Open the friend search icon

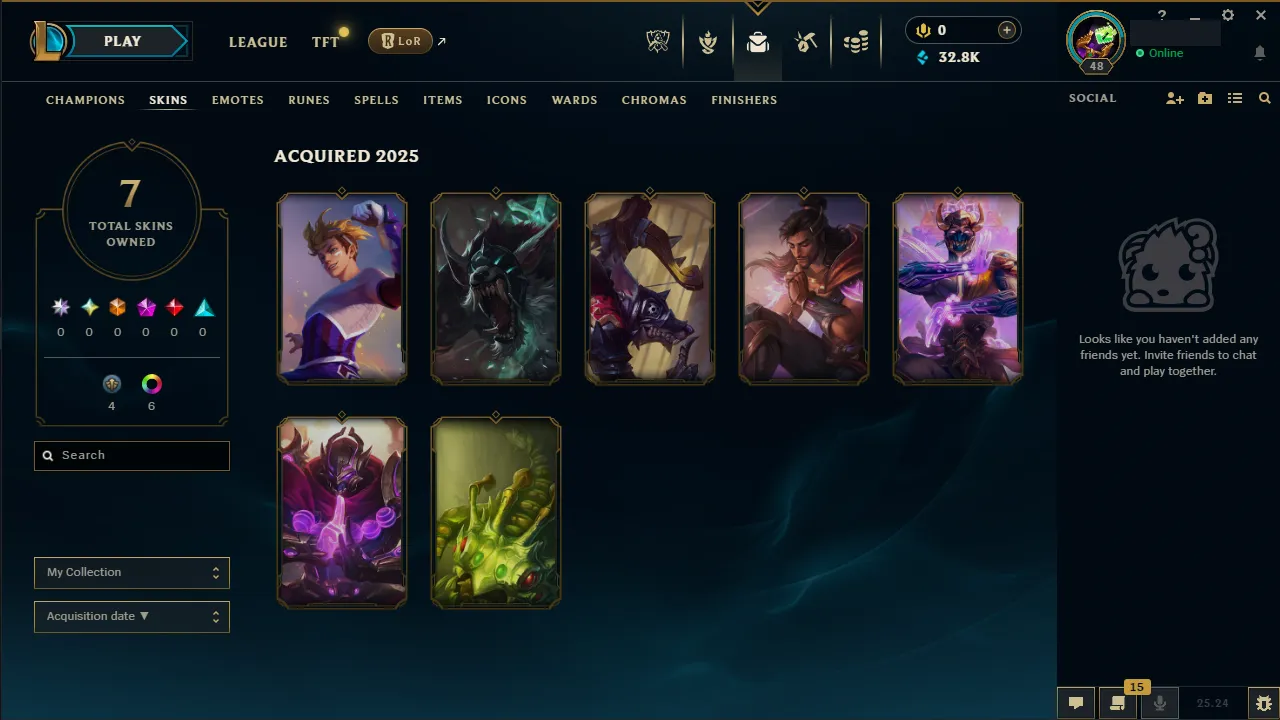click(x=1264, y=98)
